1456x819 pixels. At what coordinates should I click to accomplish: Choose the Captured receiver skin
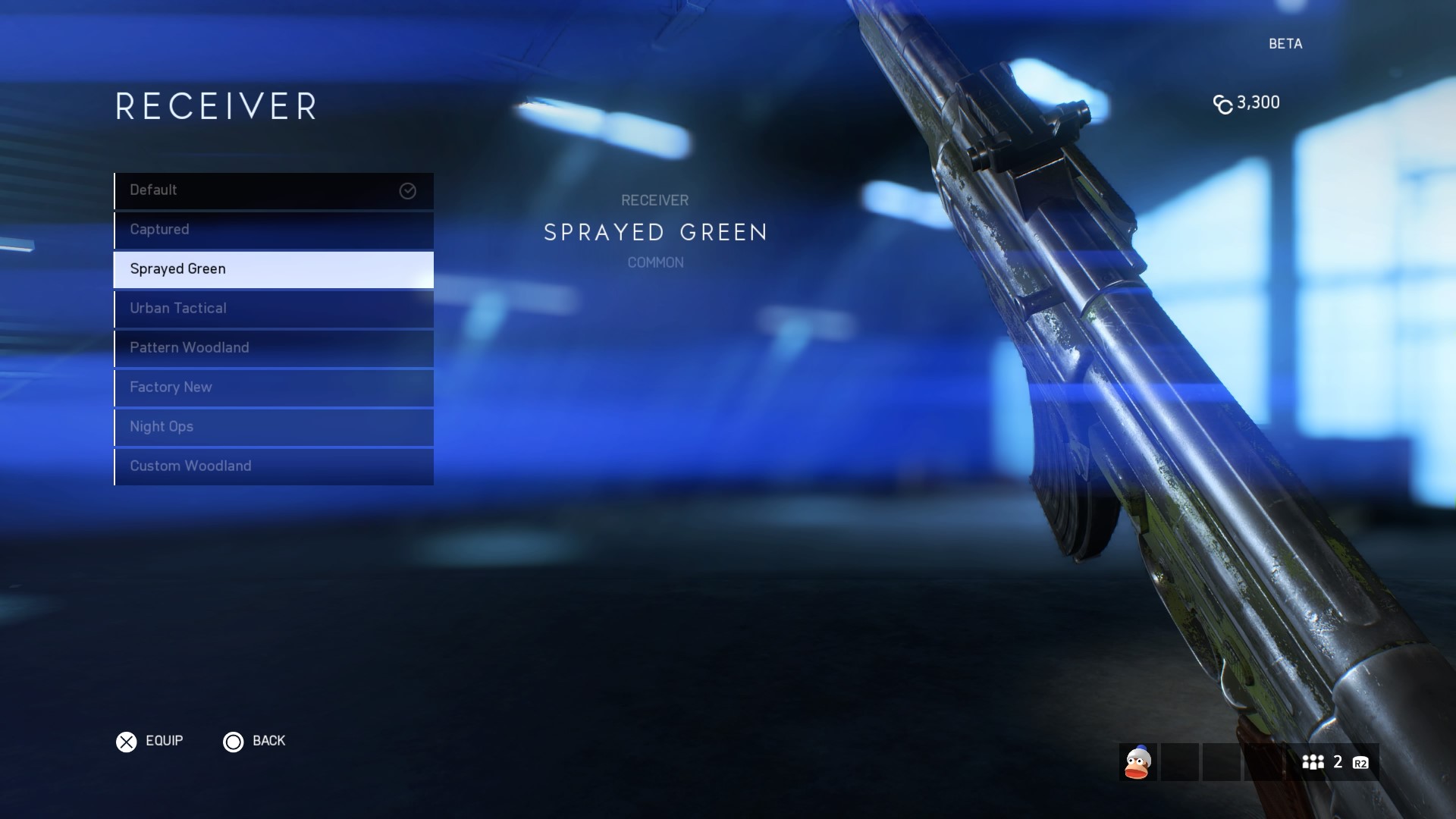tap(273, 230)
